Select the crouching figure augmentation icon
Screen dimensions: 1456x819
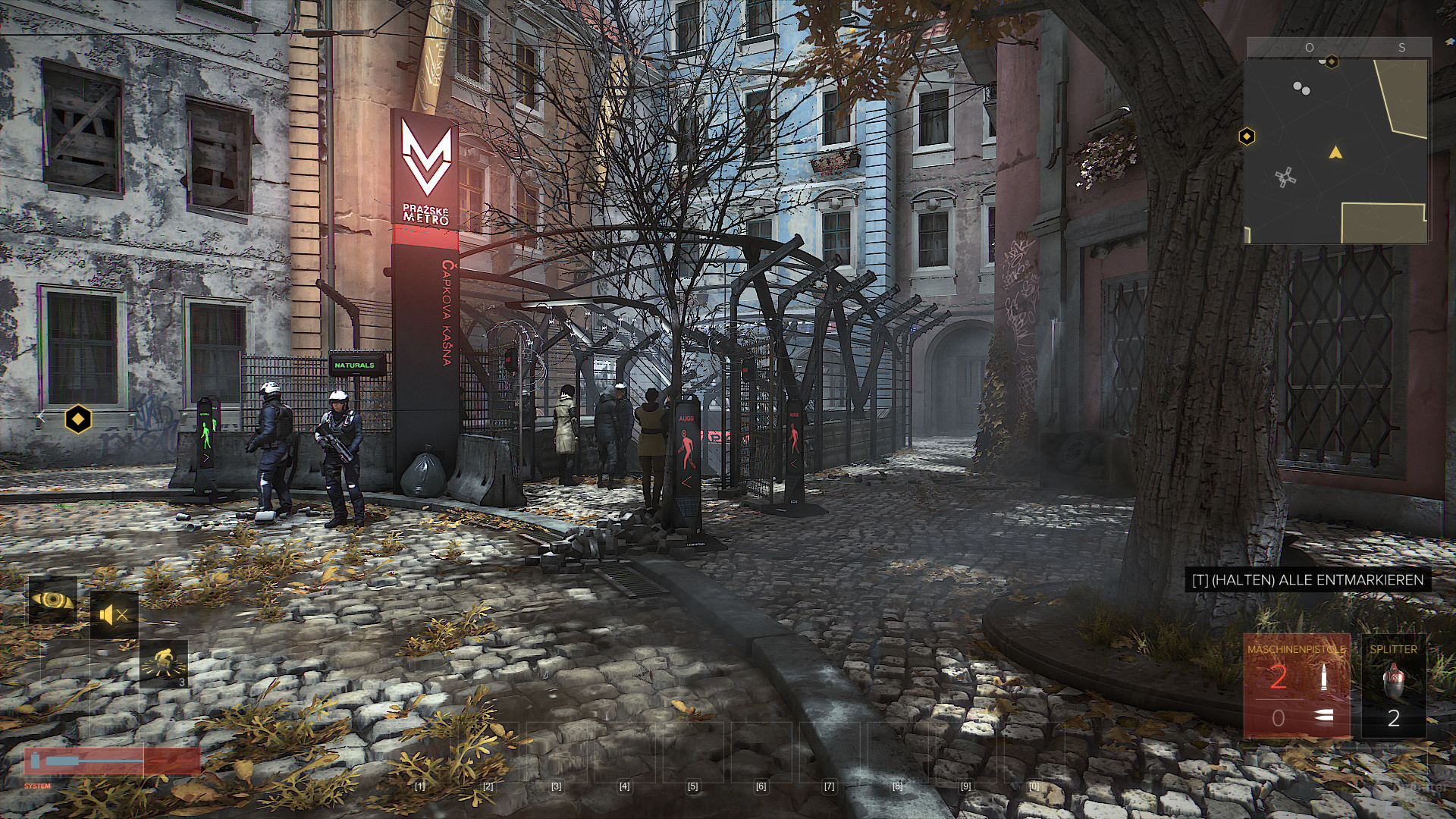[164, 664]
